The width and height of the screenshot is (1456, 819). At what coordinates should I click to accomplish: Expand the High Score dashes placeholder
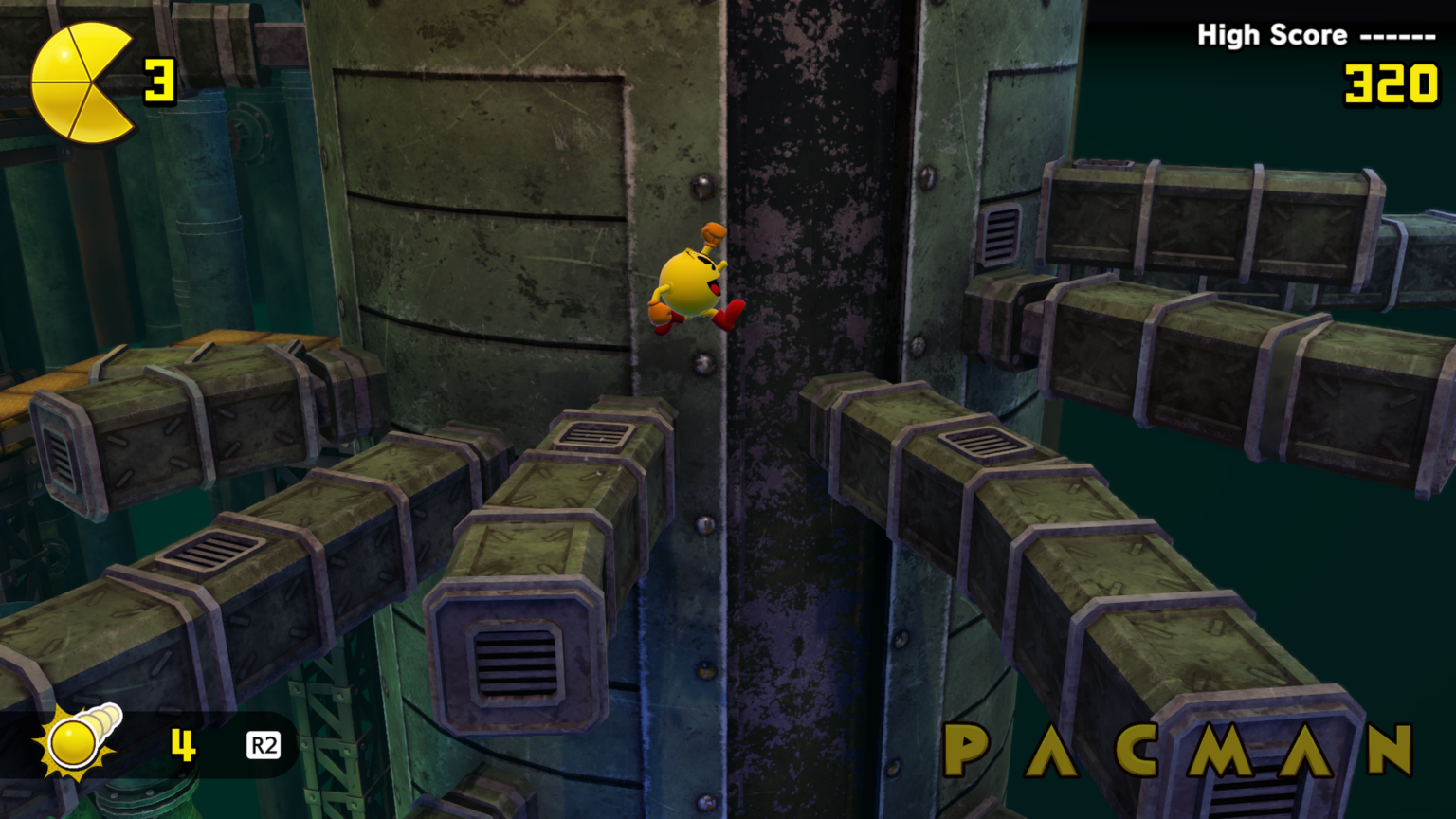coord(1400,34)
